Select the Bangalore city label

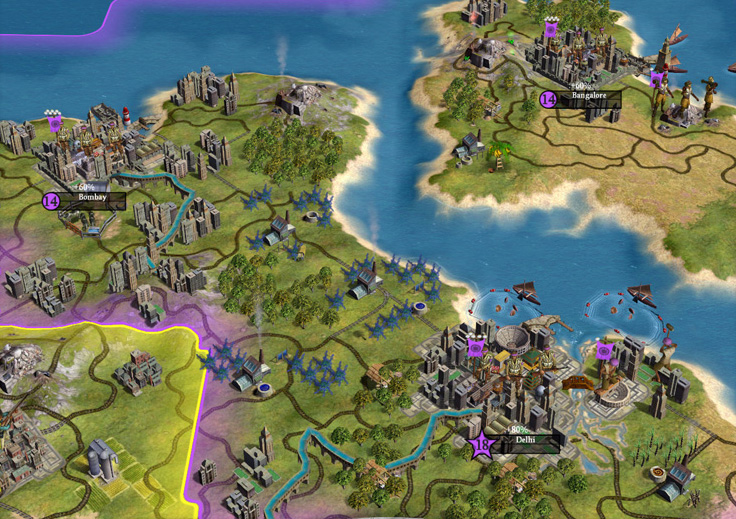[x=589, y=98]
